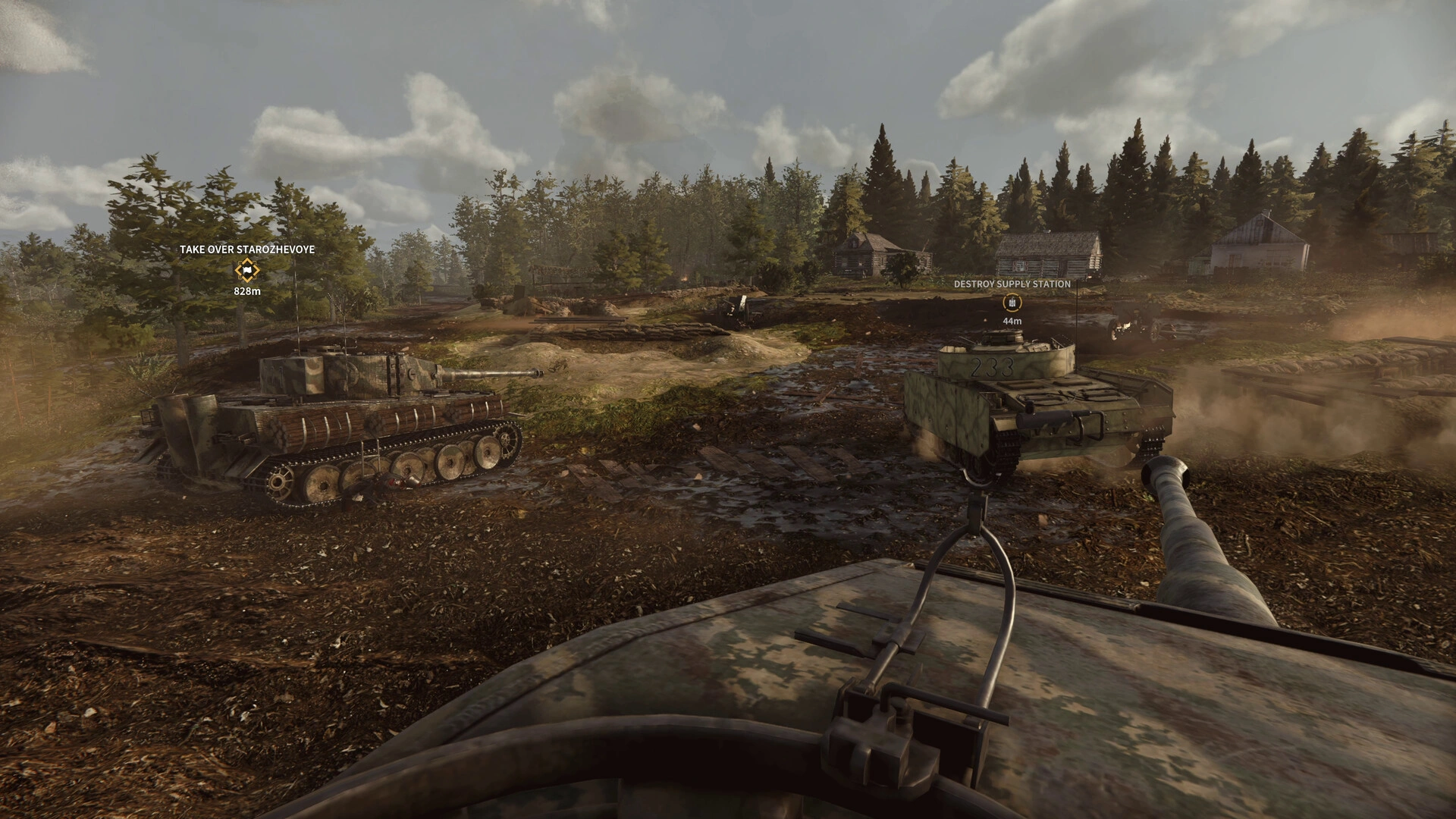The image size is (1456, 819).
Task: Click the Destroy Supply Station objective icon
Action: click(x=1012, y=303)
